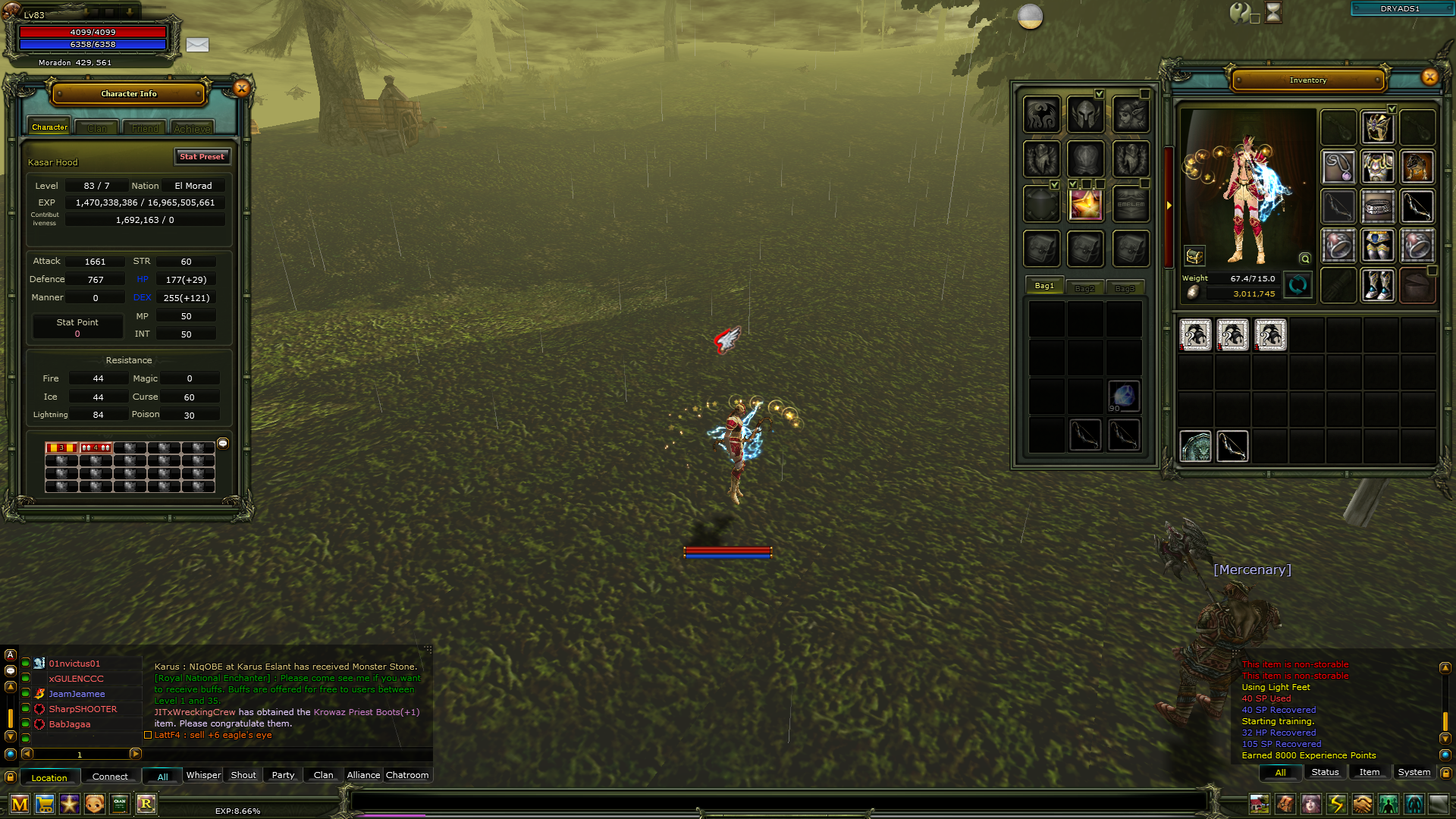Open the house icon in the bottom-right bar
Screen dimensions: 1456x819
pyautogui.click(x=1260, y=805)
